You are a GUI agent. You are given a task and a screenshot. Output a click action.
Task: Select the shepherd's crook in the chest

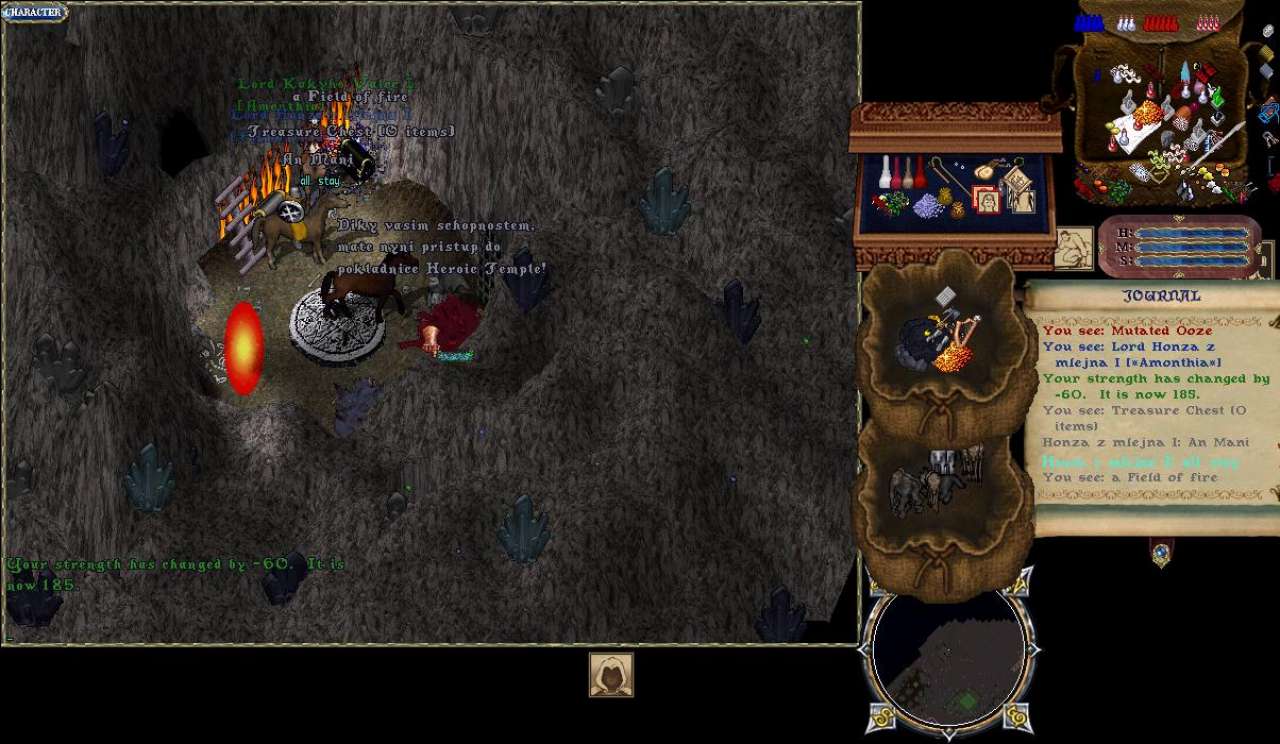coord(948,178)
